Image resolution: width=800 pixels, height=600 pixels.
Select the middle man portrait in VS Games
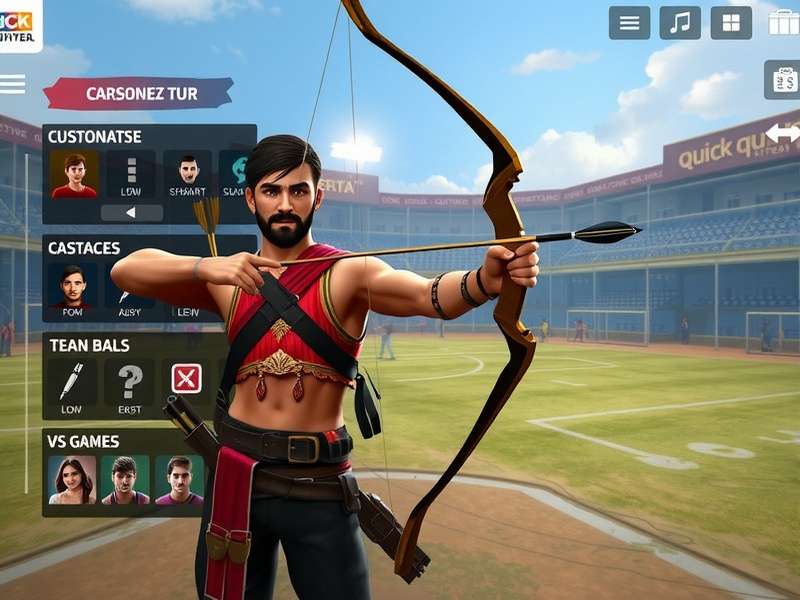(x=125, y=480)
